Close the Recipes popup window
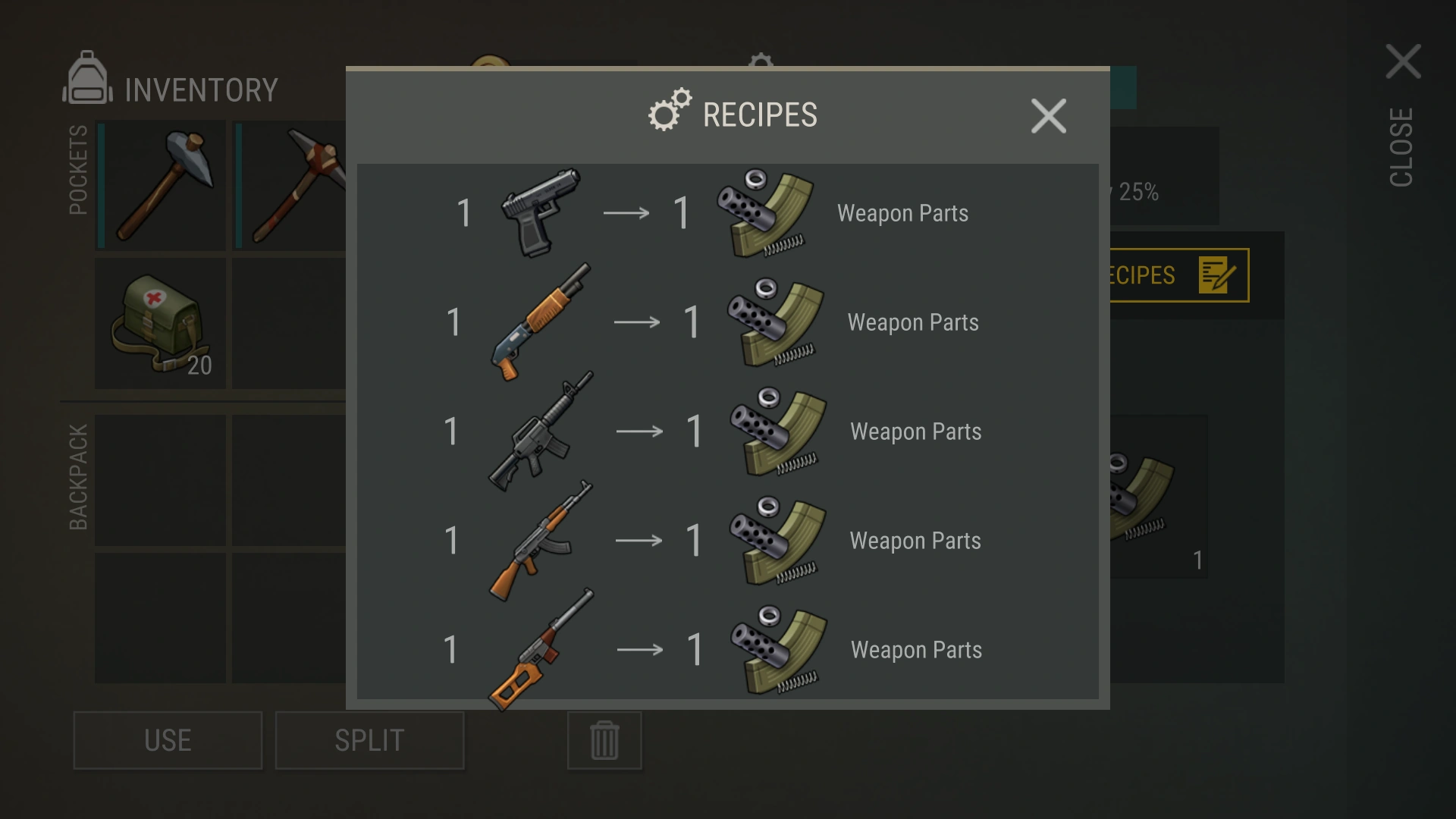This screenshot has width=1456, height=819. (x=1048, y=116)
